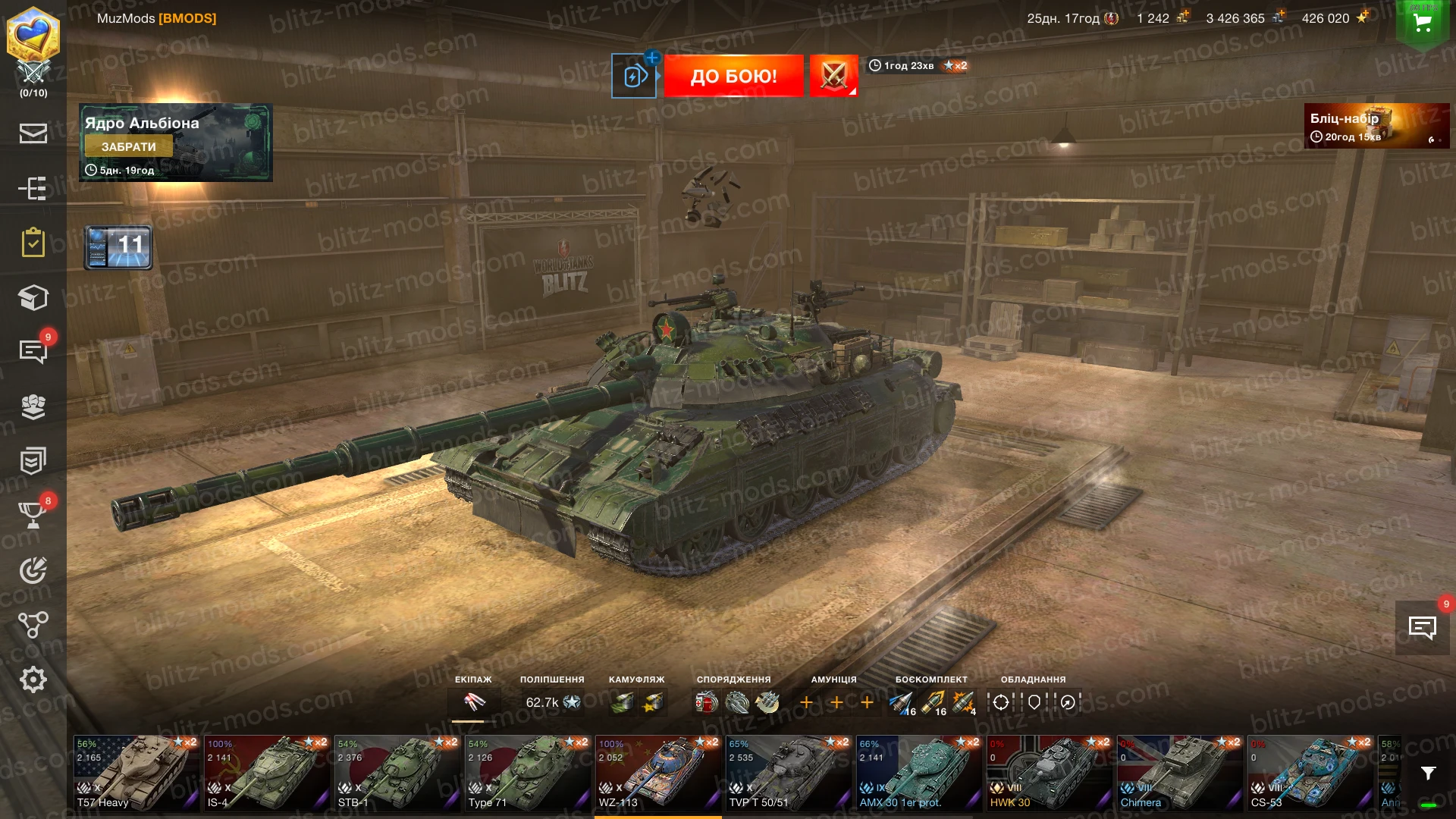Select the AMX 30 1er prot. tank

[919, 773]
